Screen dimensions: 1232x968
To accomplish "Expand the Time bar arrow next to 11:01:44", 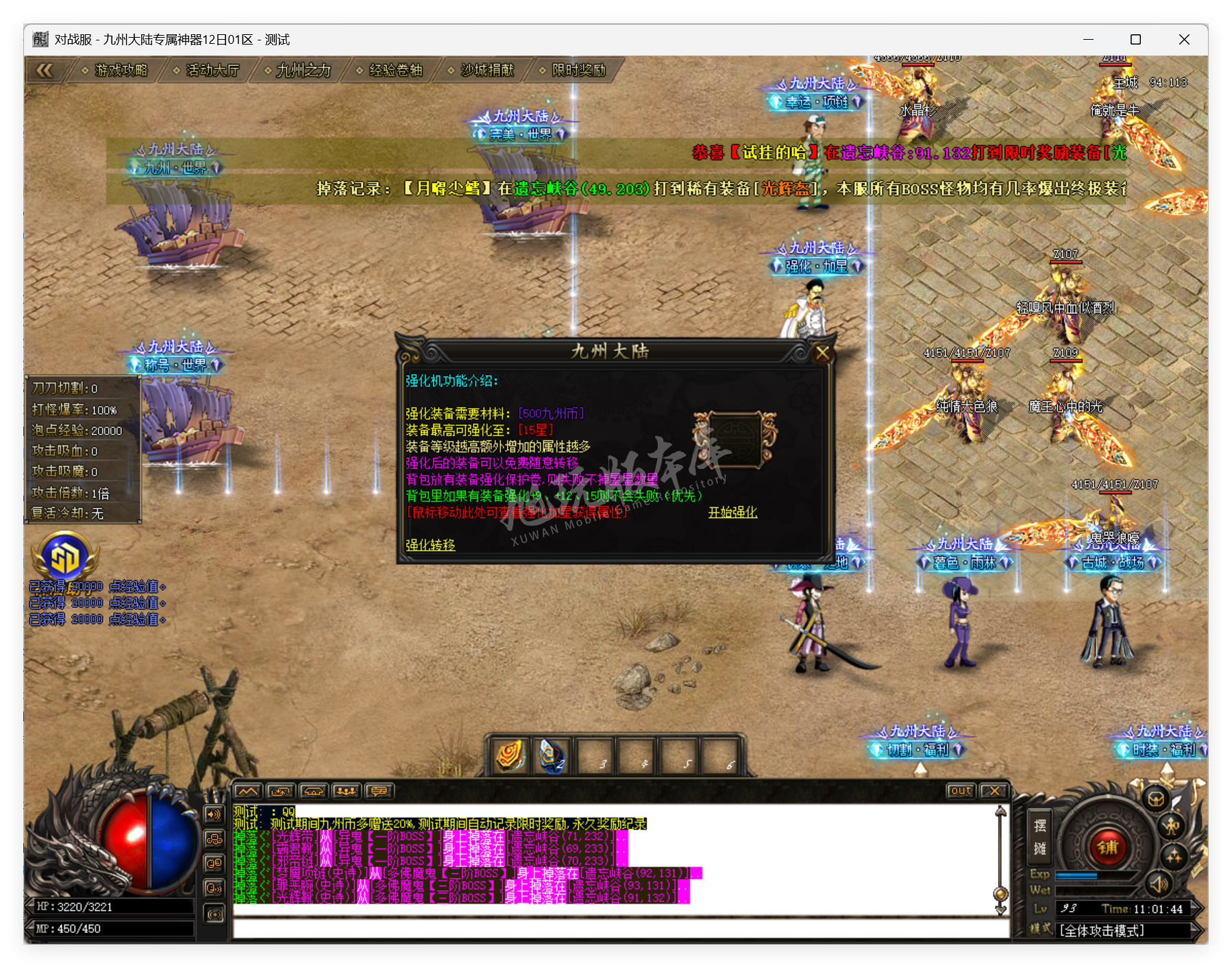I will click(1196, 908).
